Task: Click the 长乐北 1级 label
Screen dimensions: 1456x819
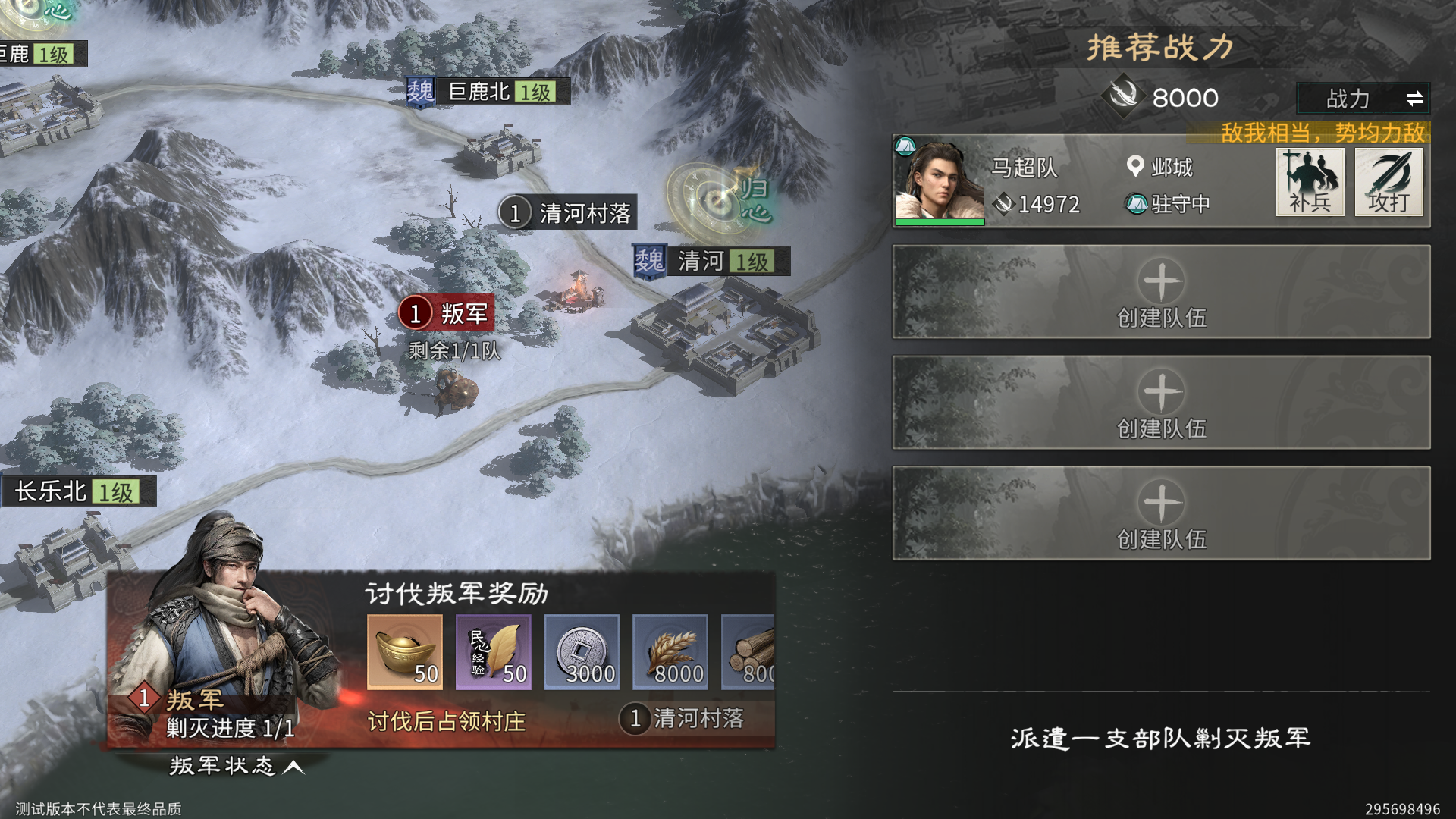Action: (78, 491)
